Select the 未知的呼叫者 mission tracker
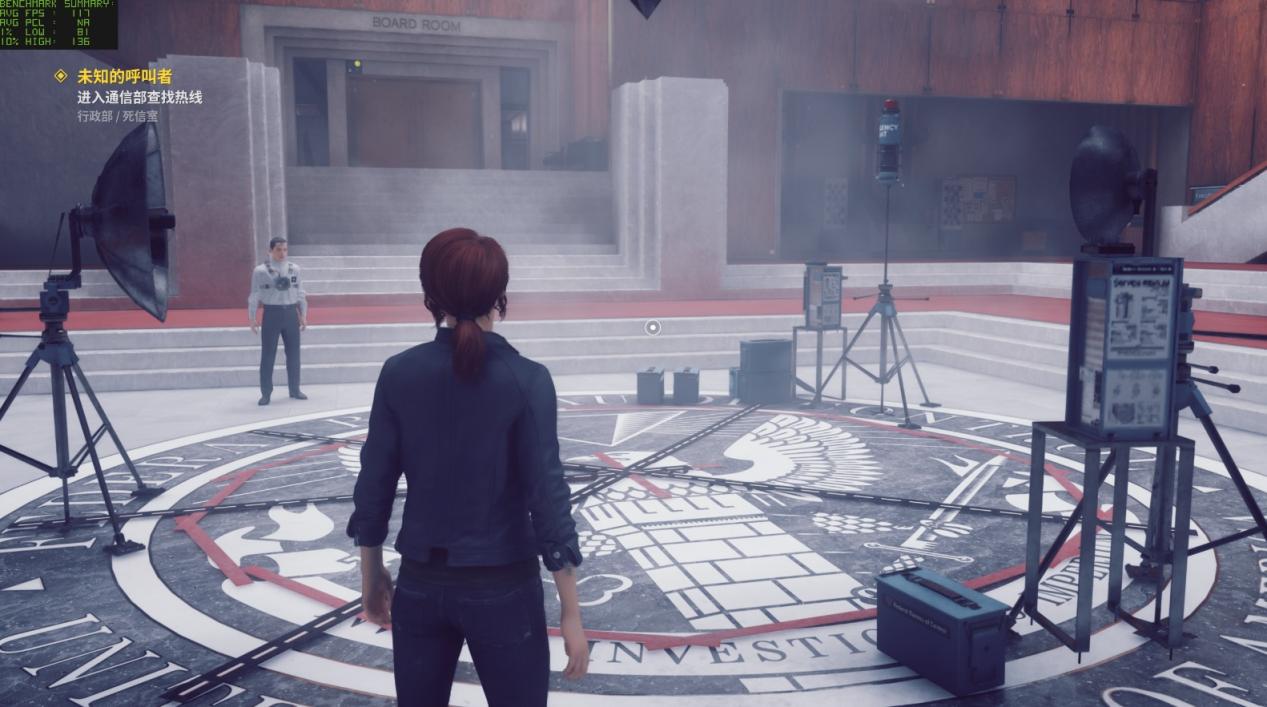 [x=124, y=76]
